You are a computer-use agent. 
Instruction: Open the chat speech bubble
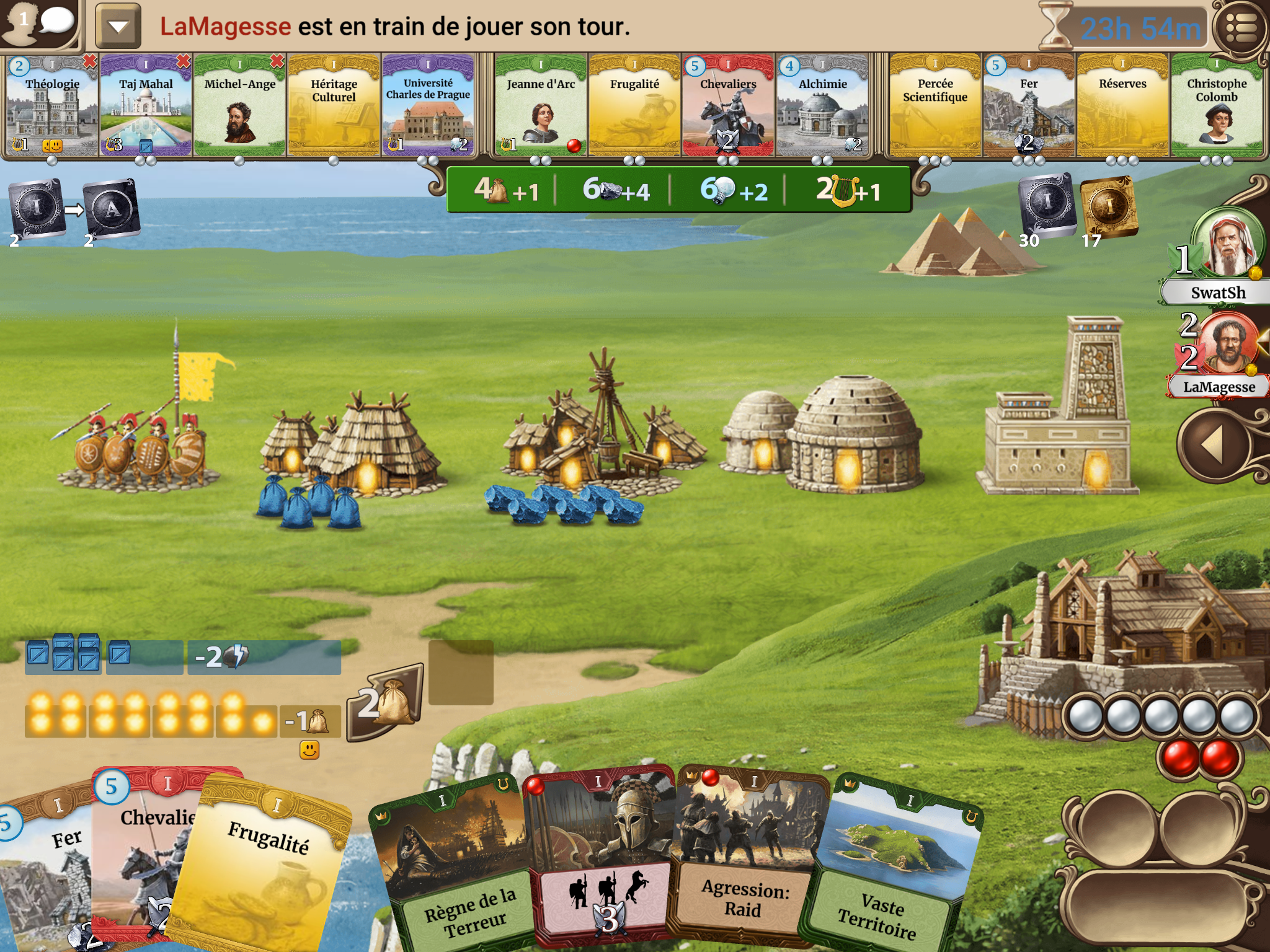(x=56, y=22)
